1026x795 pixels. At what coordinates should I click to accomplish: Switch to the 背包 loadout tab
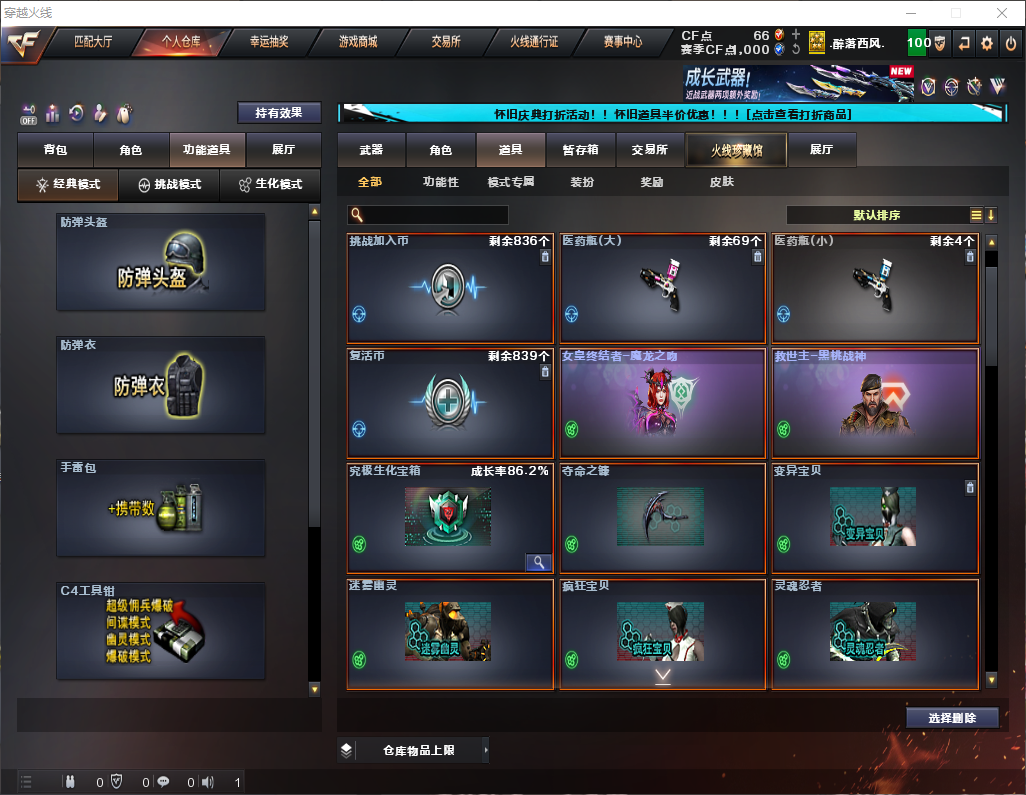tap(55, 150)
